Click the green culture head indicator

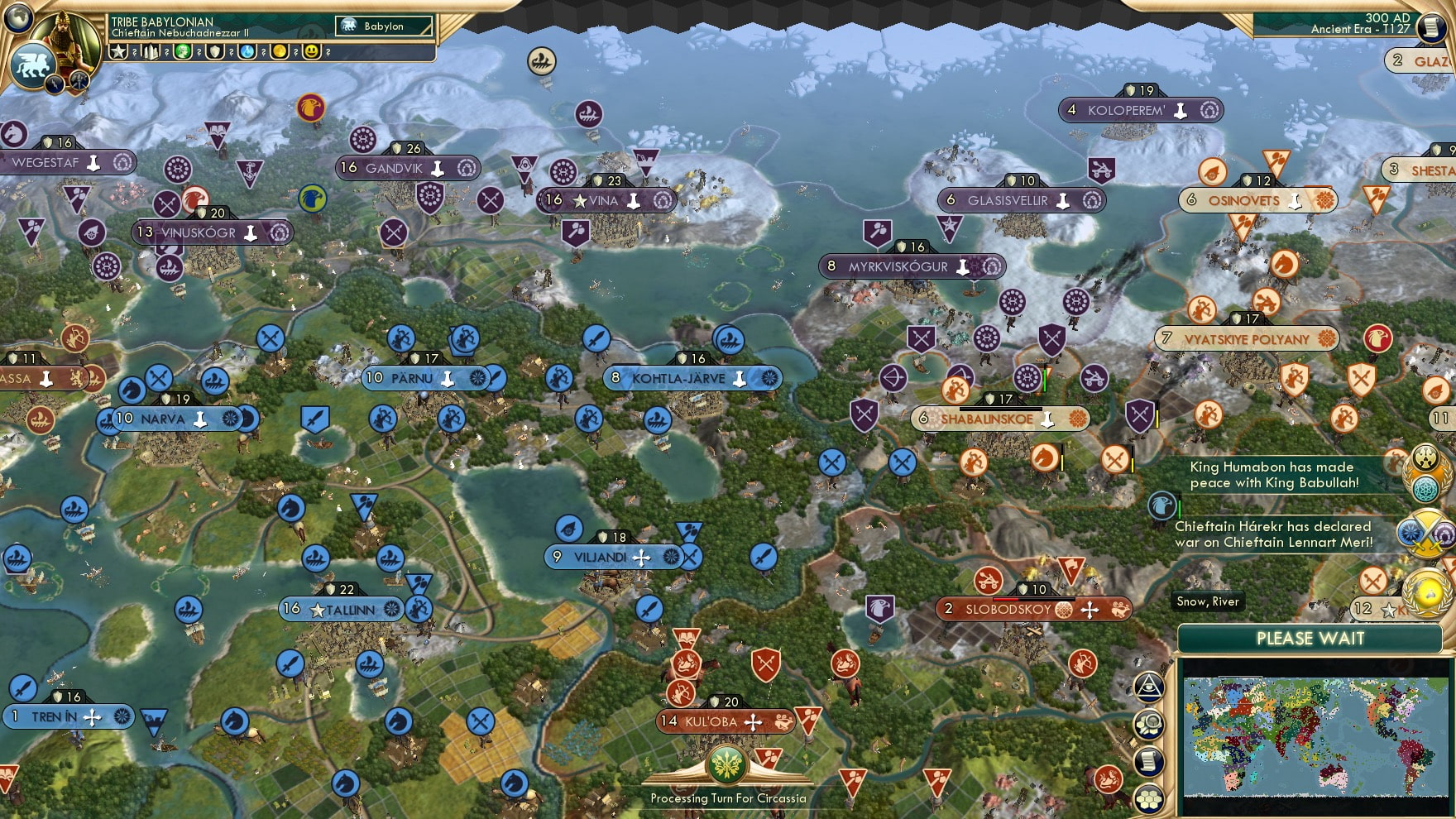[x=182, y=52]
